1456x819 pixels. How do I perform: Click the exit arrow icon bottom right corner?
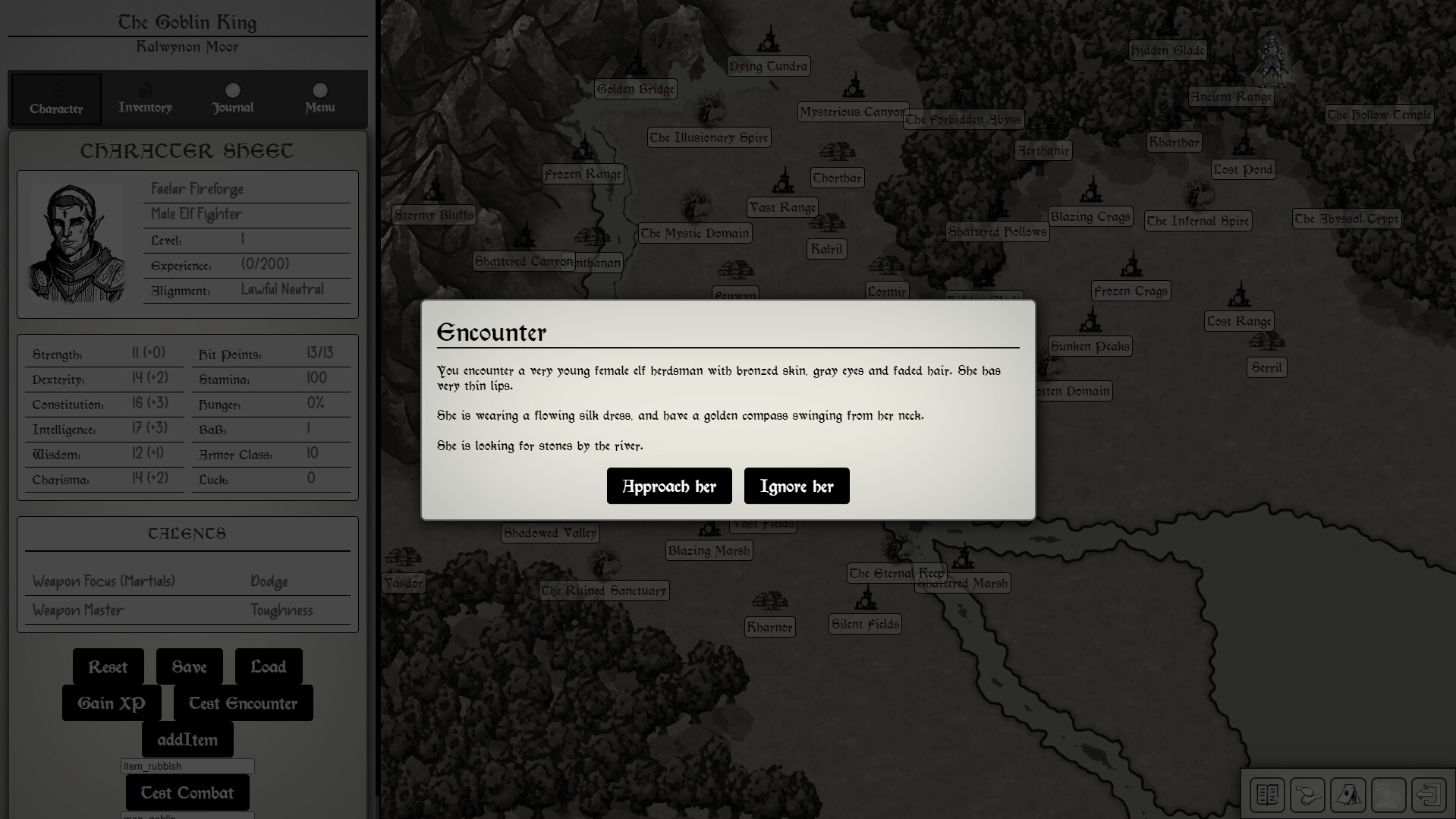click(1429, 795)
